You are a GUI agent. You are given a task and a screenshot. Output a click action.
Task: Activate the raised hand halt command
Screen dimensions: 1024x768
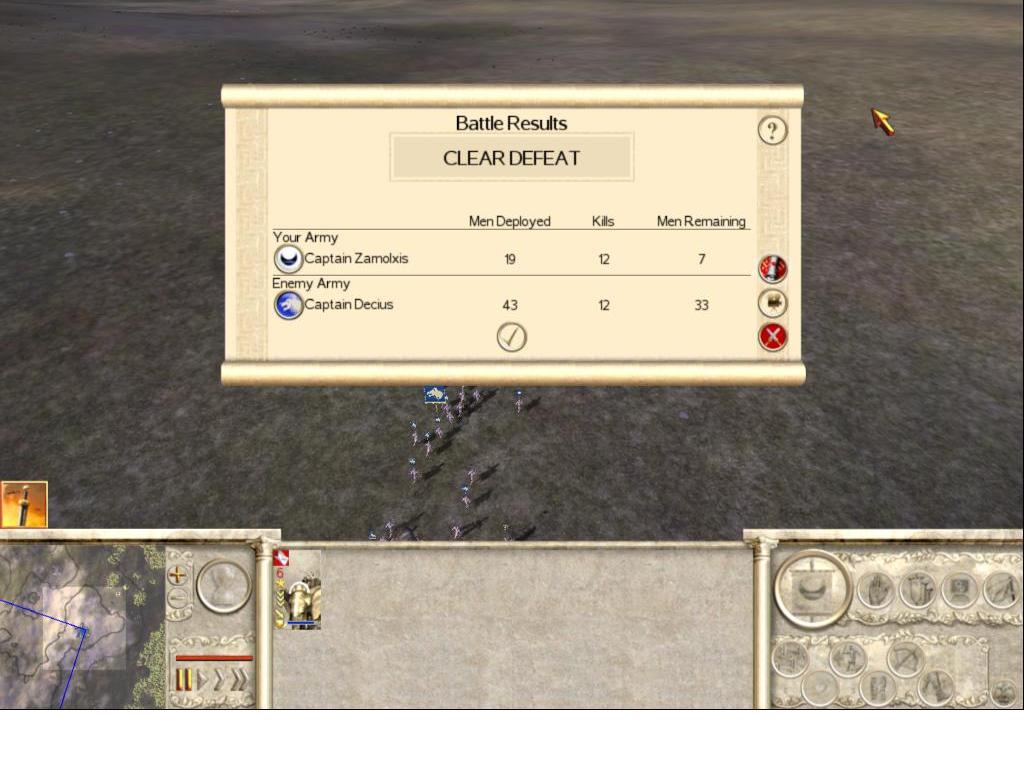click(873, 590)
